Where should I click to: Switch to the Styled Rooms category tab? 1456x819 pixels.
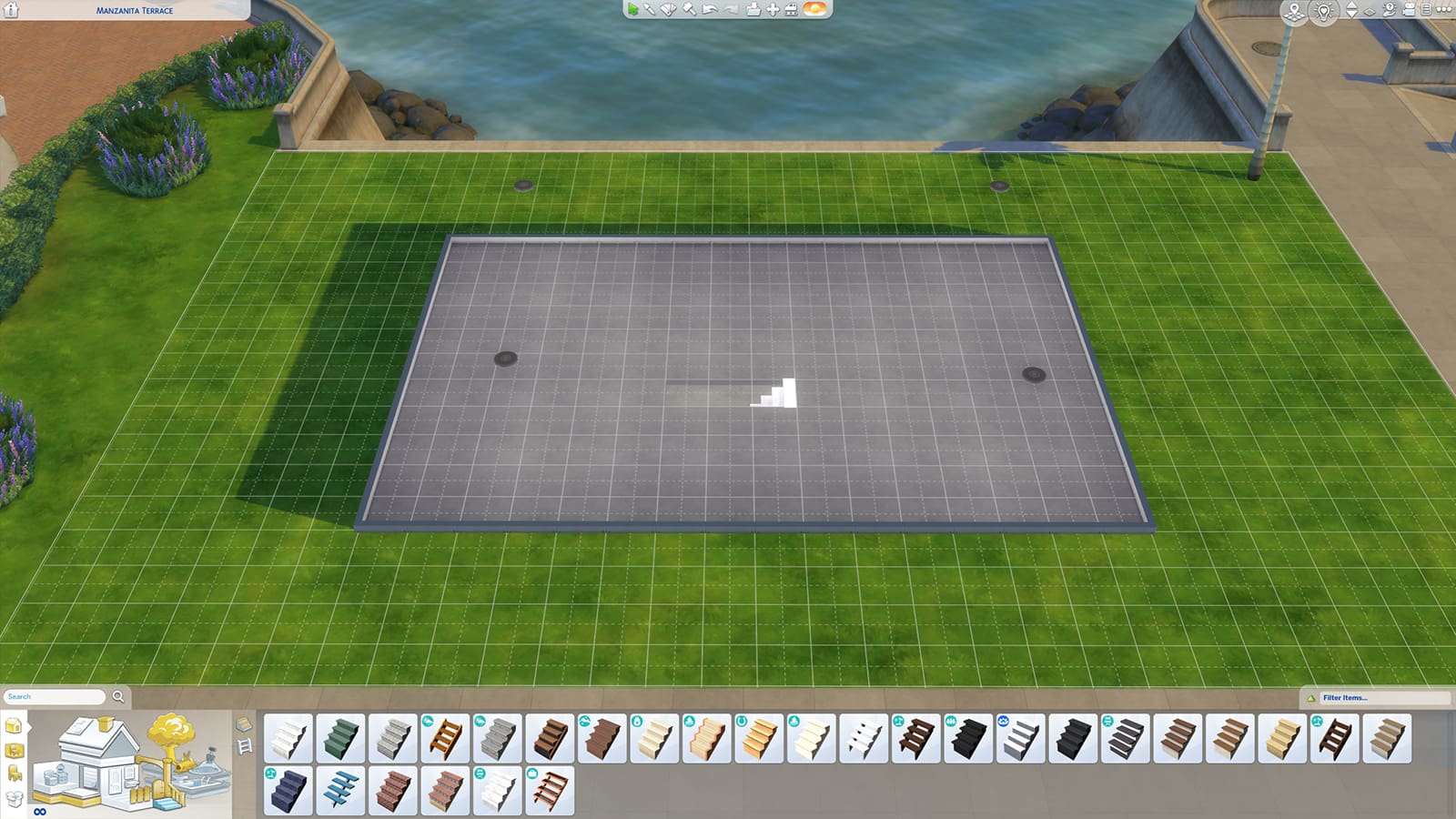point(14,749)
